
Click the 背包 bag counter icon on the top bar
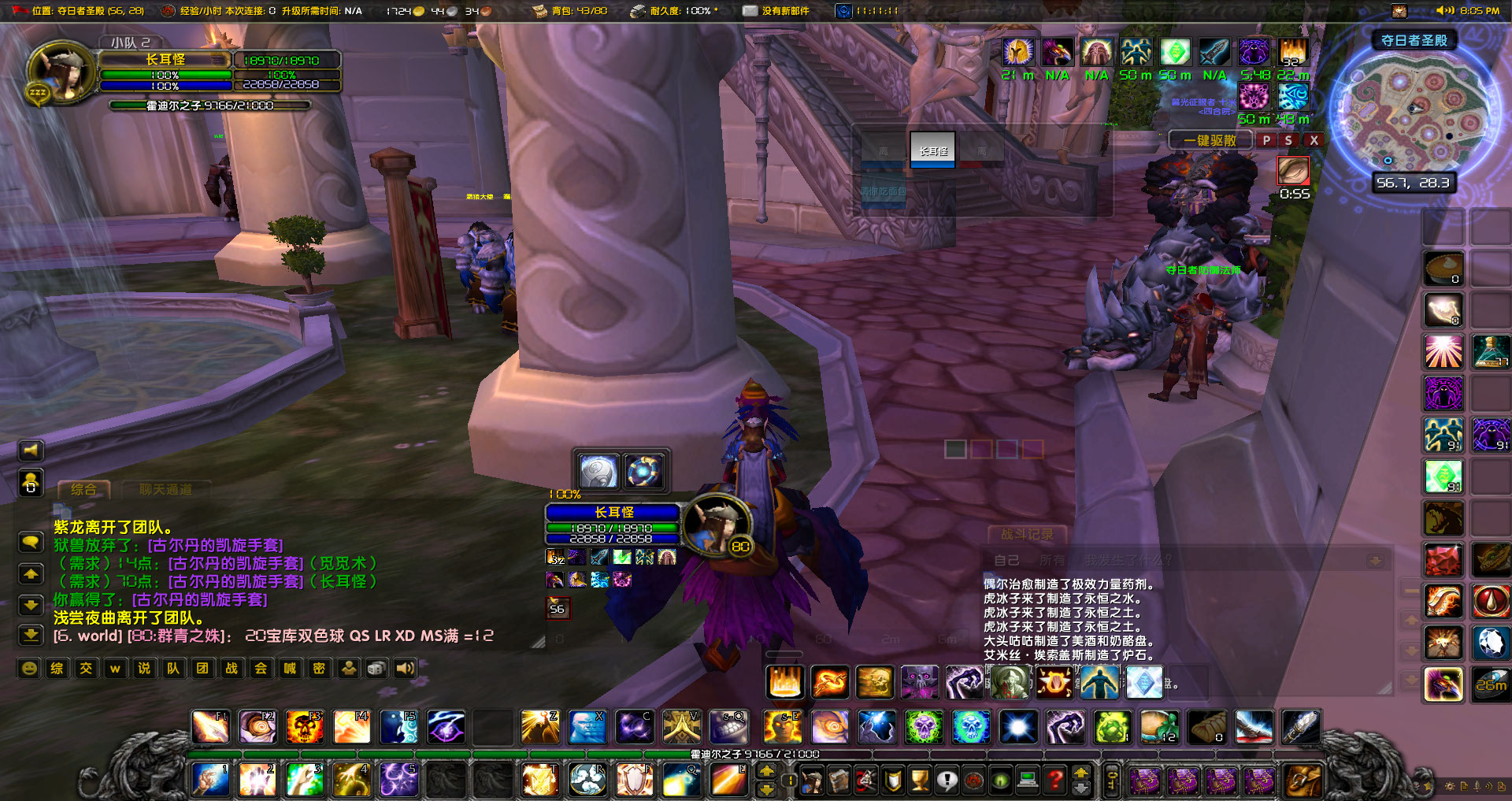pyautogui.click(x=540, y=11)
